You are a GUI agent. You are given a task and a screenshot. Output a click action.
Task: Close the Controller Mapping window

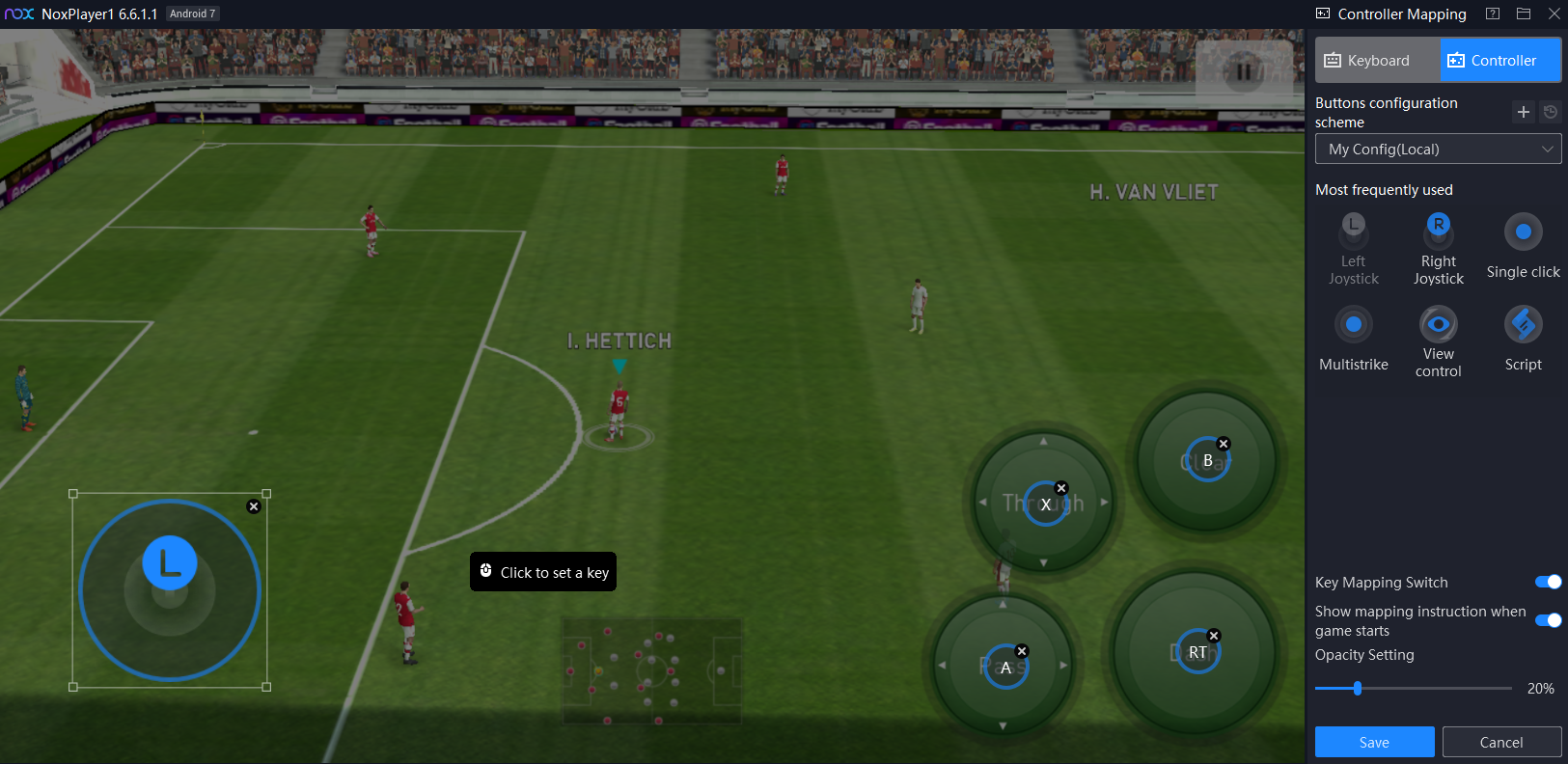click(x=1554, y=14)
